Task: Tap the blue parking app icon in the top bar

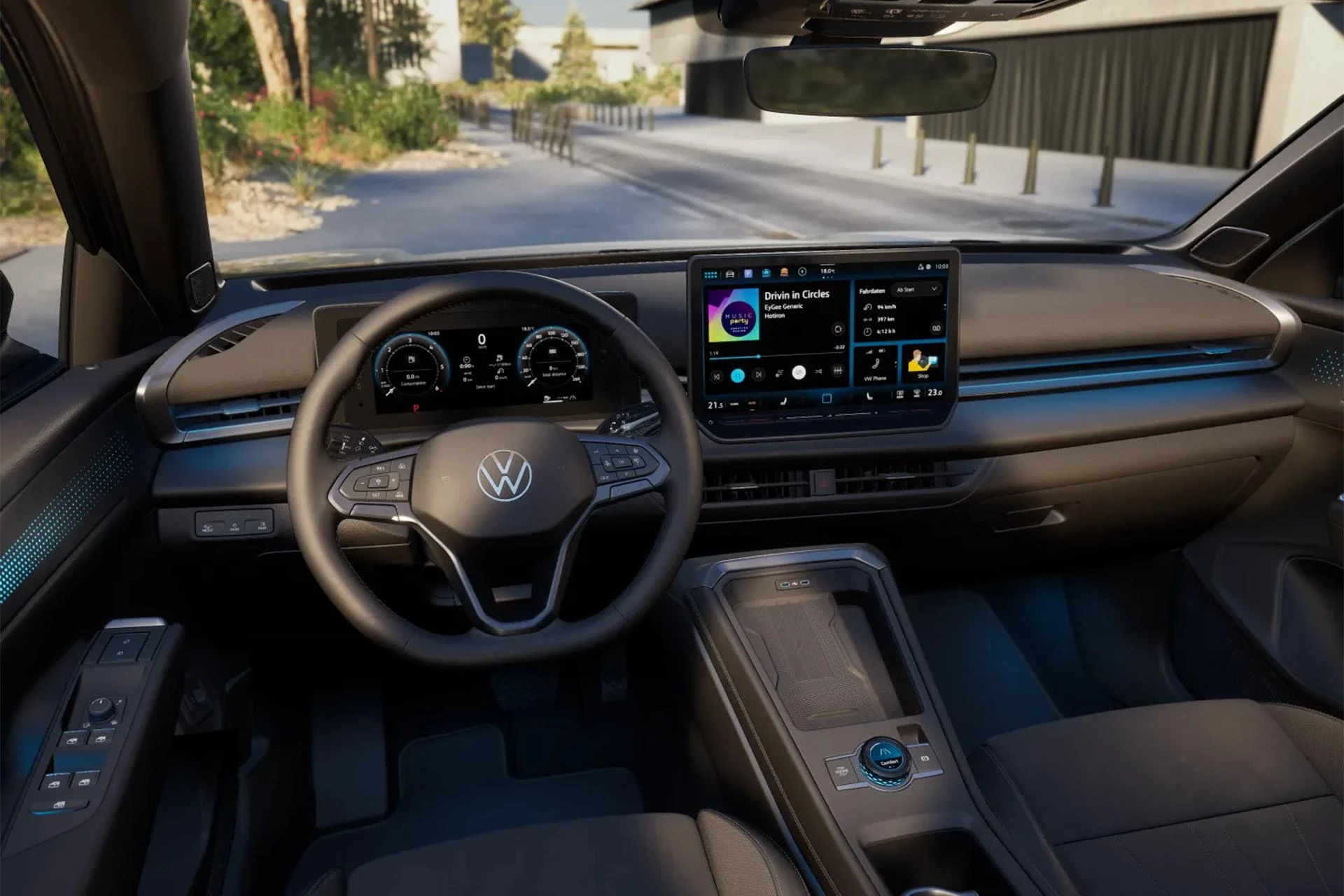Action: click(x=748, y=273)
